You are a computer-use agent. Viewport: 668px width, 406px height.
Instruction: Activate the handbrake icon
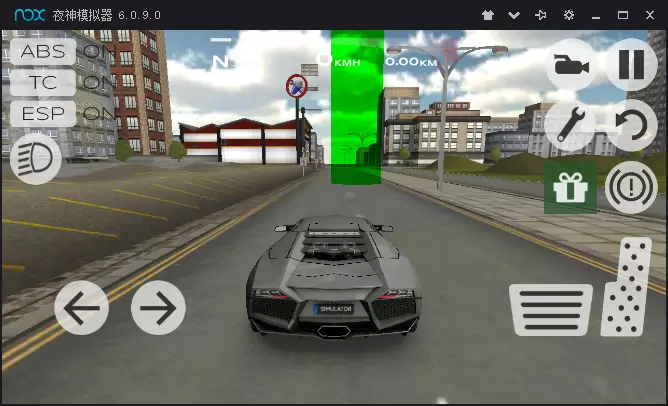click(631, 186)
